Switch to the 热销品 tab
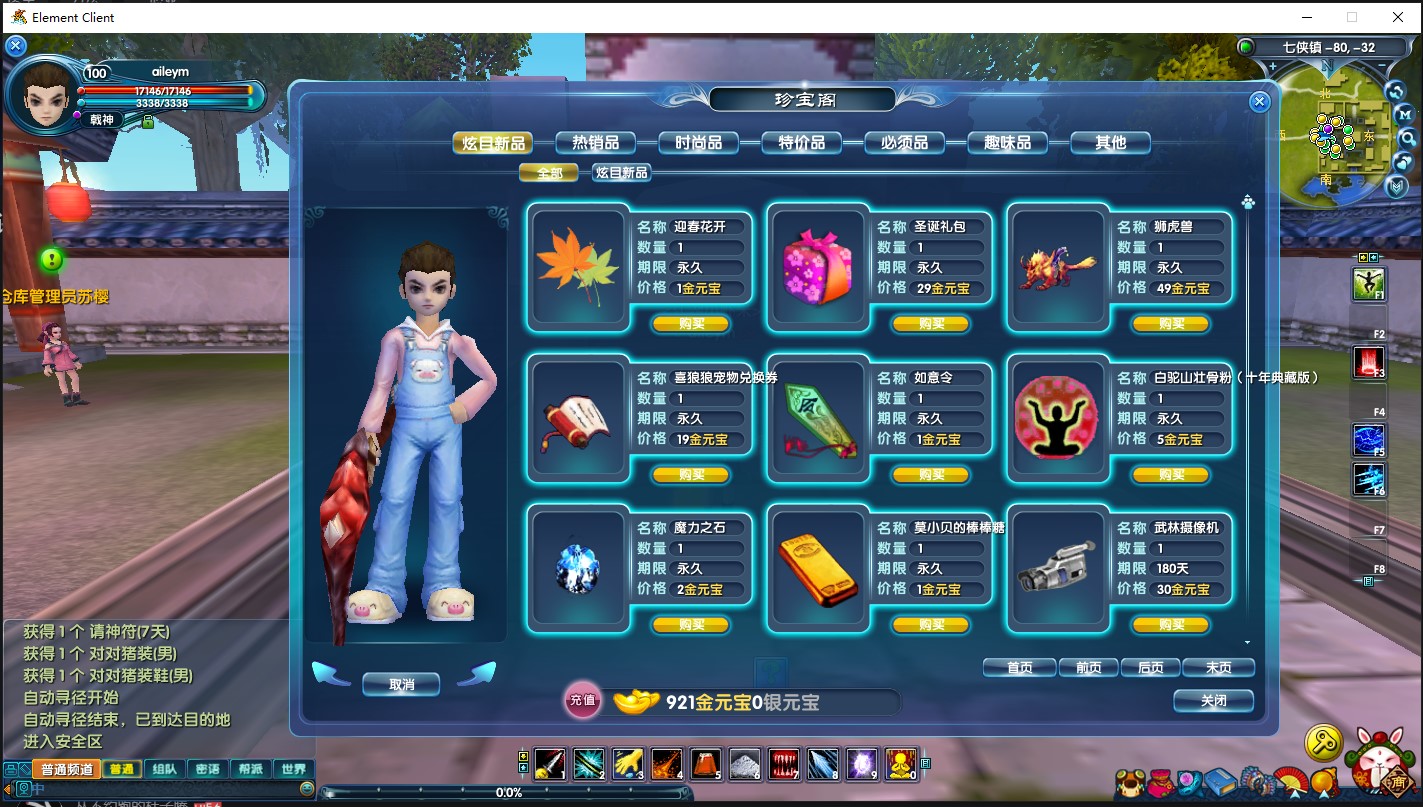 click(x=594, y=143)
